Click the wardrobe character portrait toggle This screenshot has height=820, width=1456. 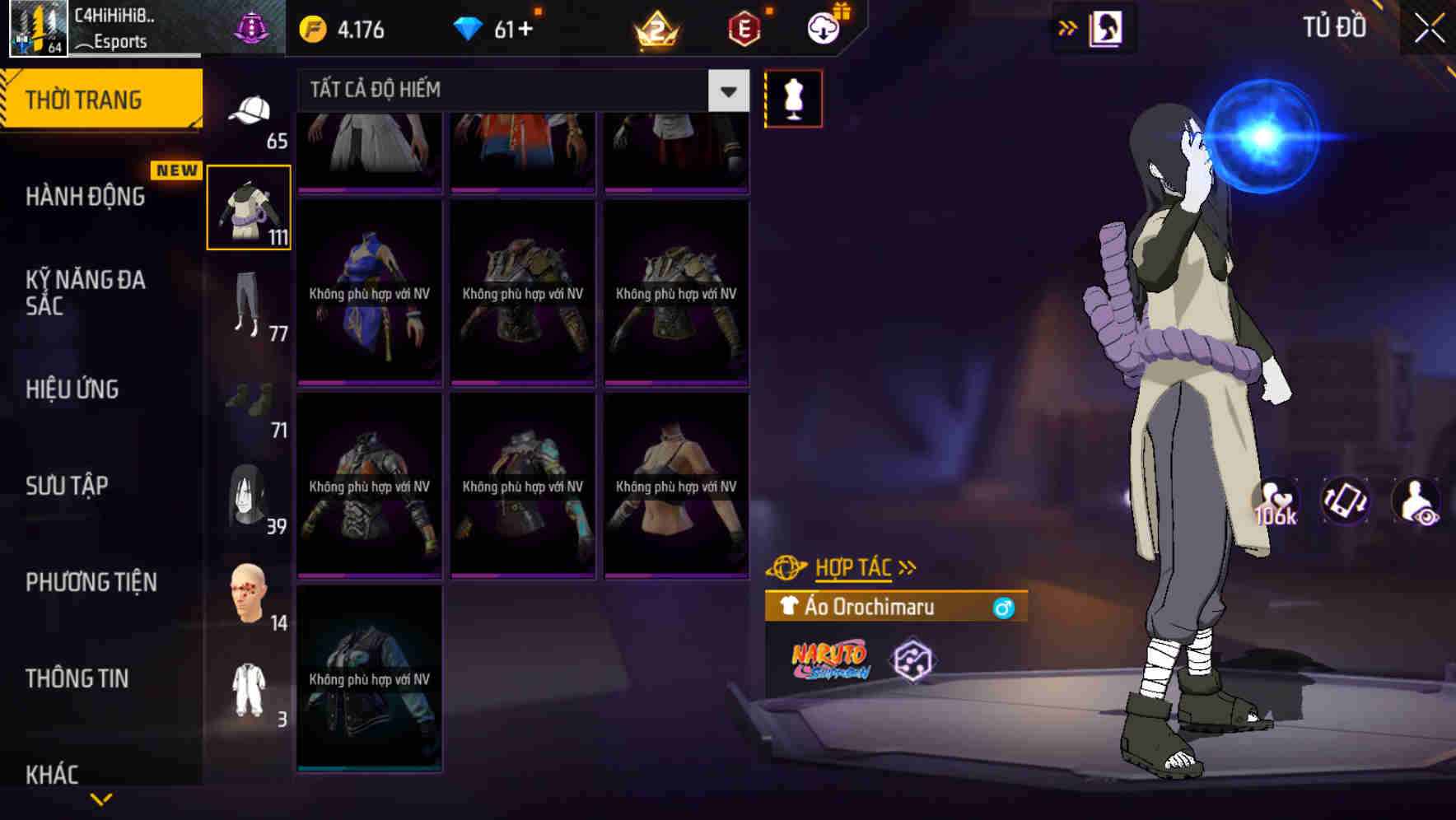[x=1105, y=27]
